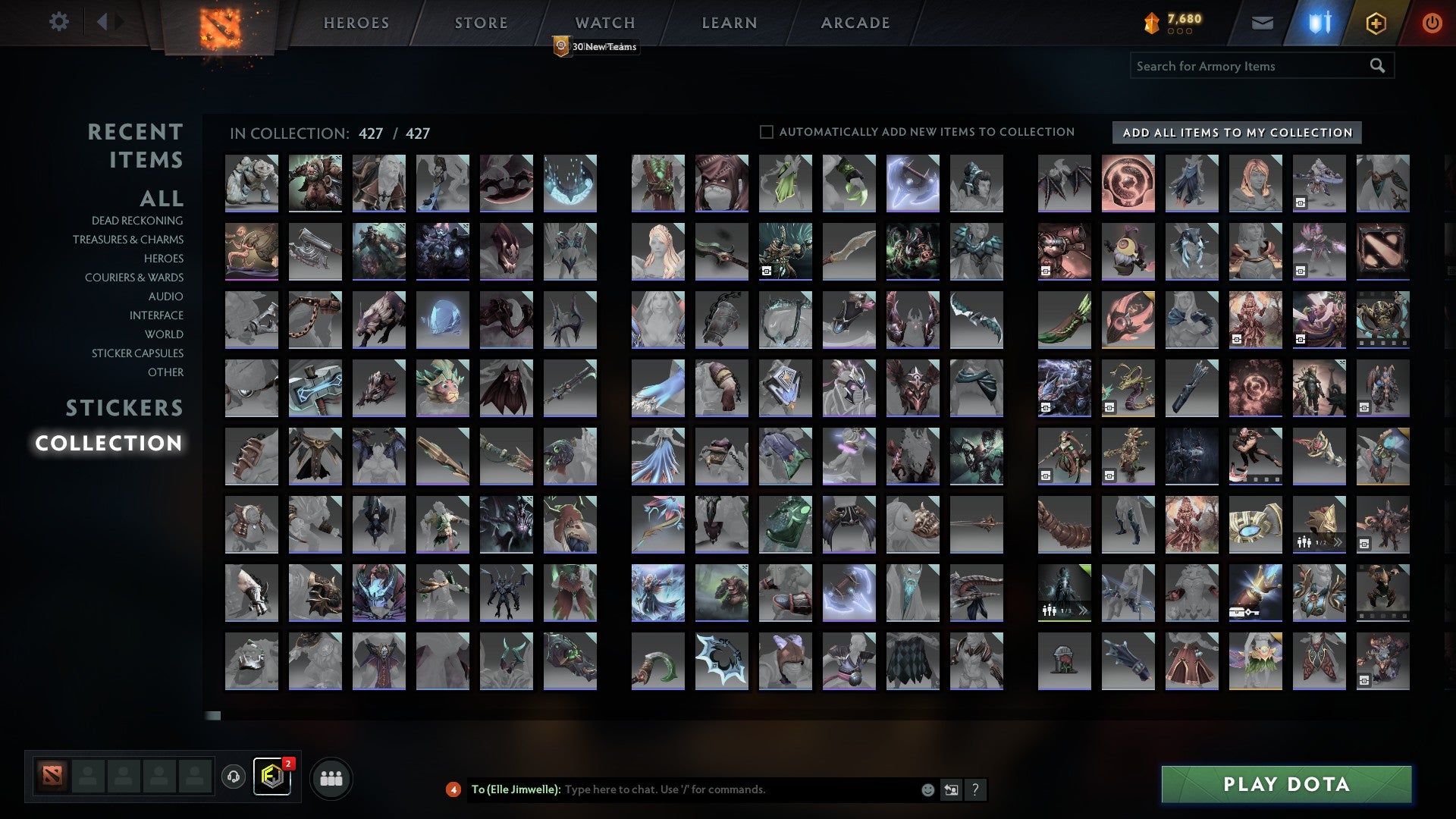Expand the chat channel switcher icon
Image resolution: width=1456 pixels, height=819 pixels.
(950, 789)
